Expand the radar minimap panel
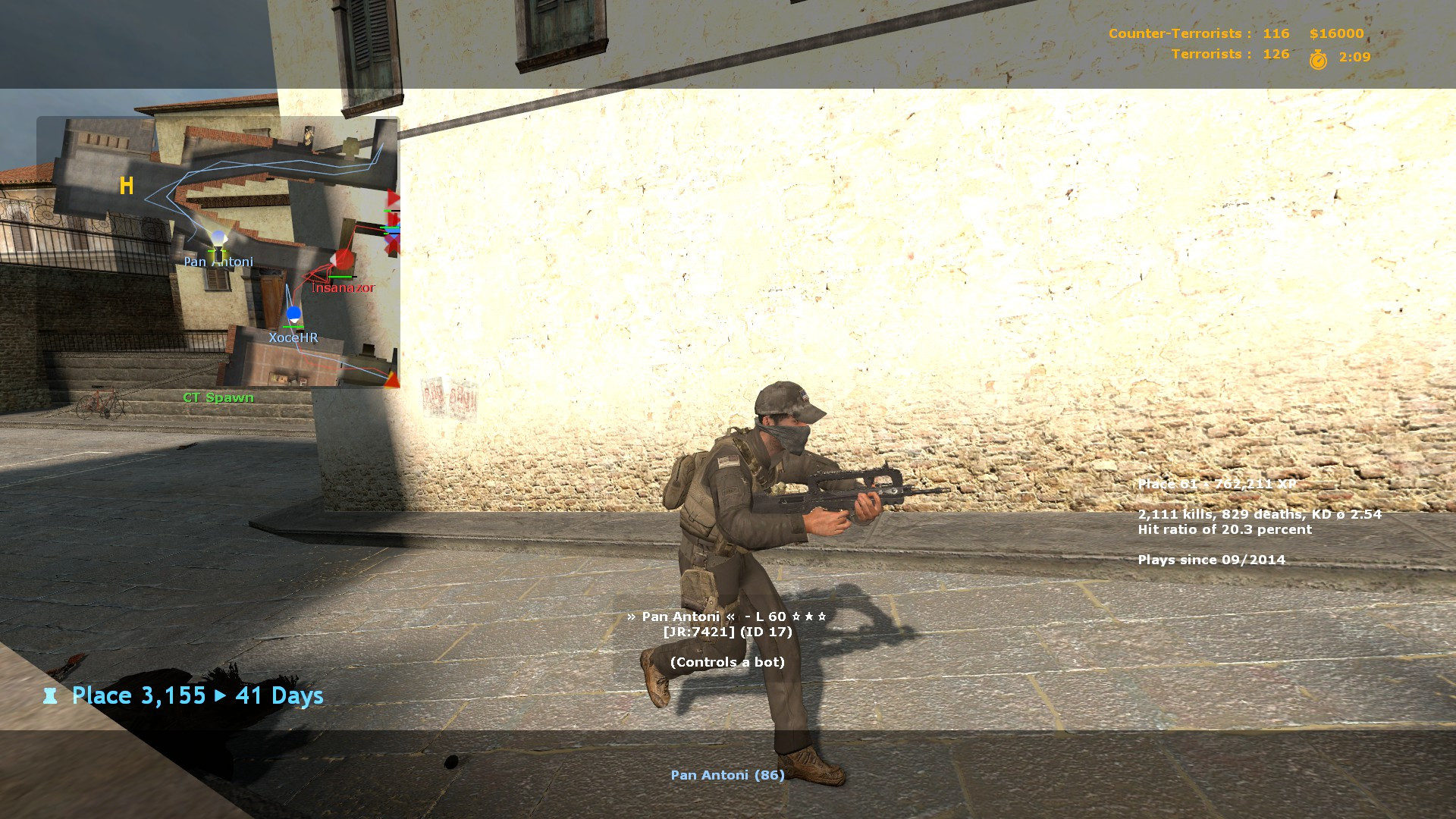This screenshot has height=819, width=1456. [x=218, y=250]
